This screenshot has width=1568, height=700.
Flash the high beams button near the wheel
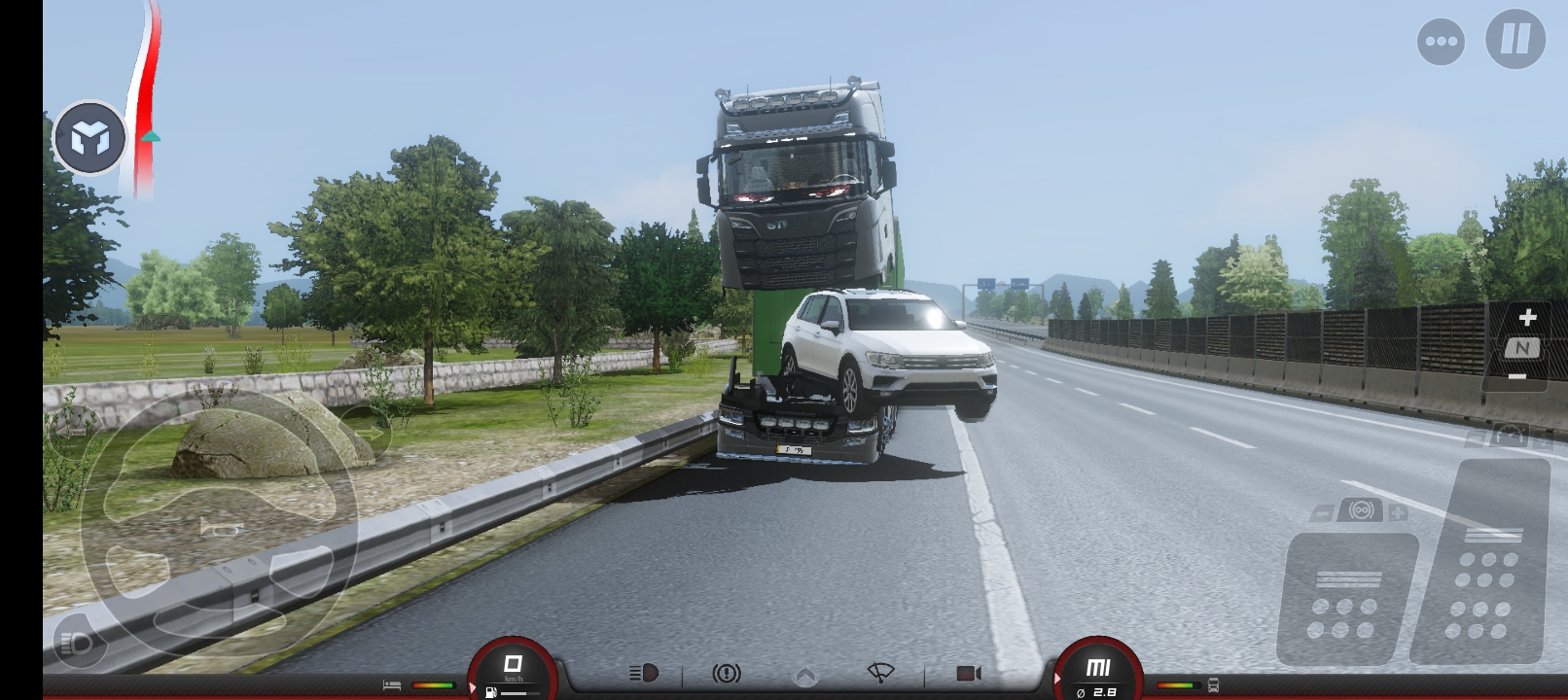[76, 643]
